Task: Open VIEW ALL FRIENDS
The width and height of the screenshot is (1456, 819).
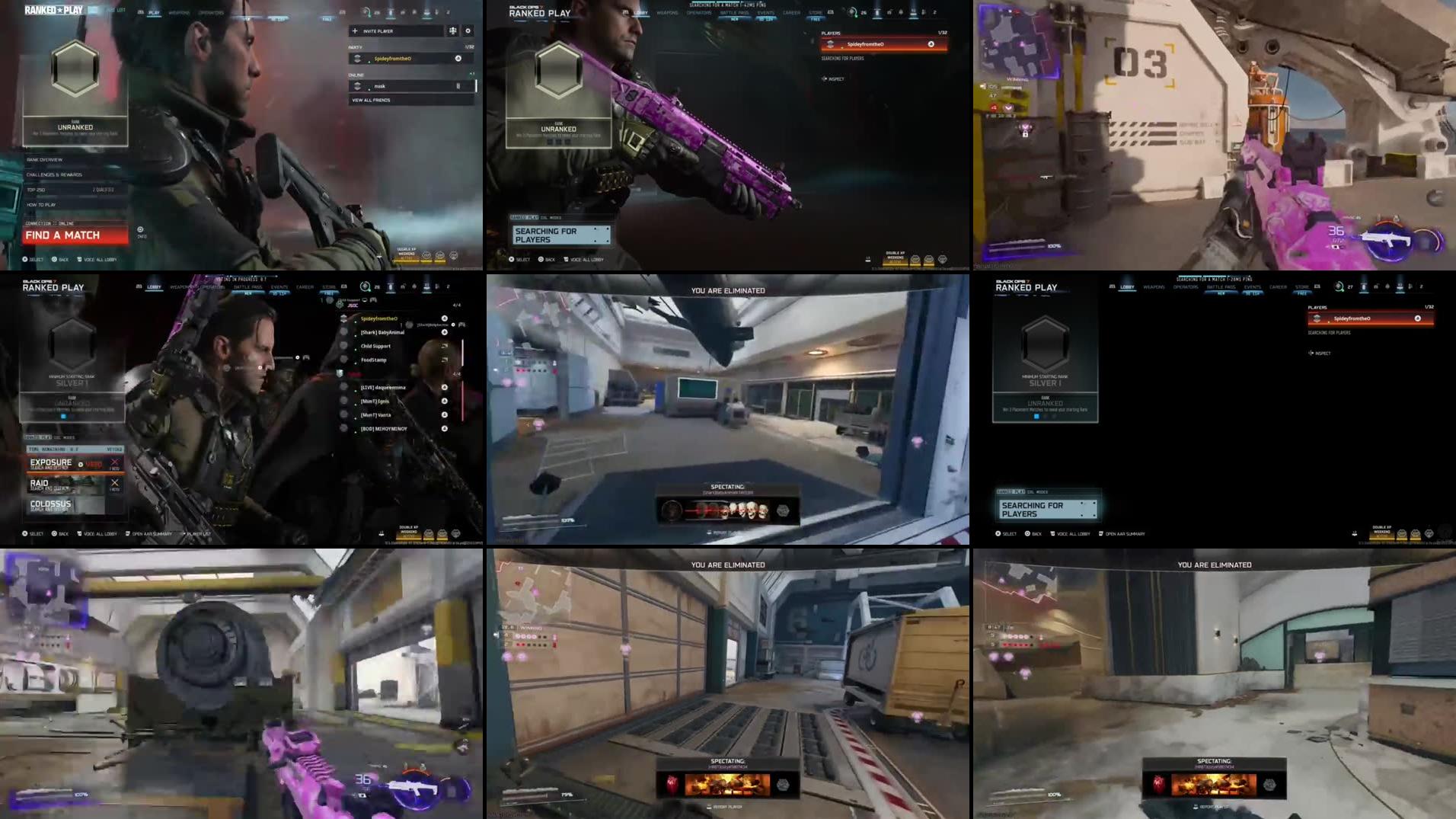Action: [370, 100]
